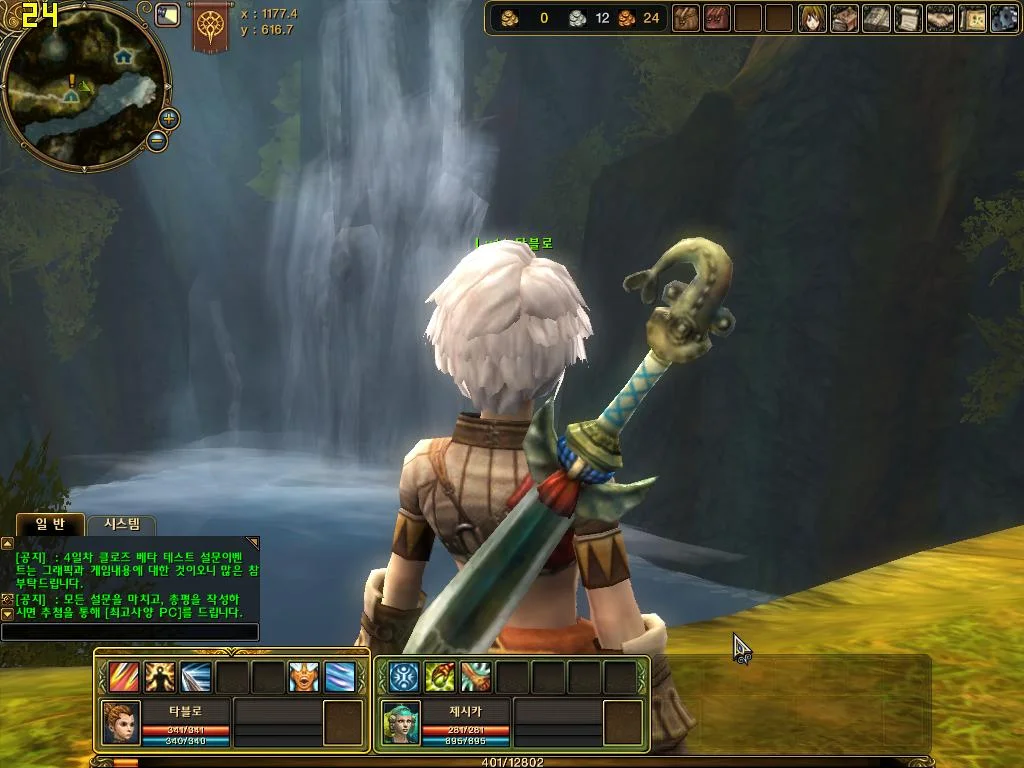
Task: Open the red guild banner icon
Action: (211, 27)
